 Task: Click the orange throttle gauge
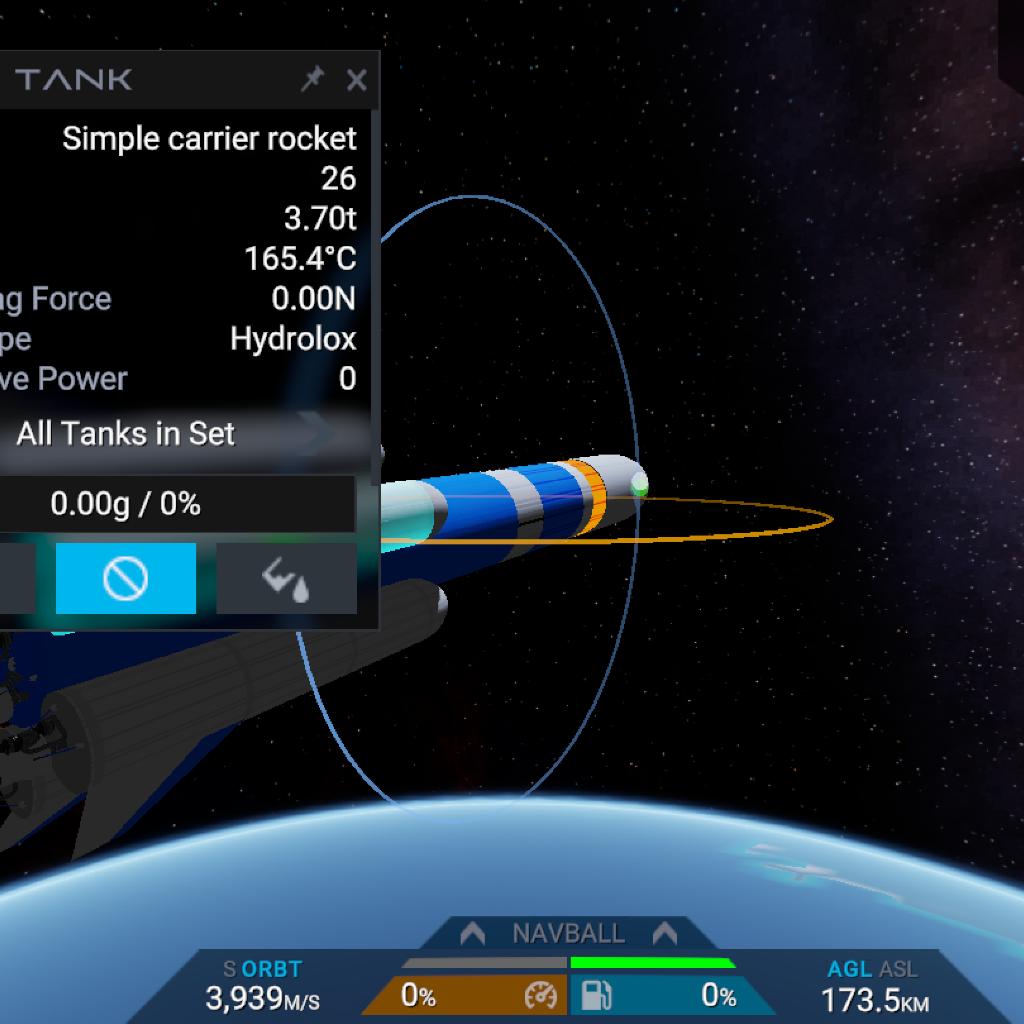click(x=465, y=996)
